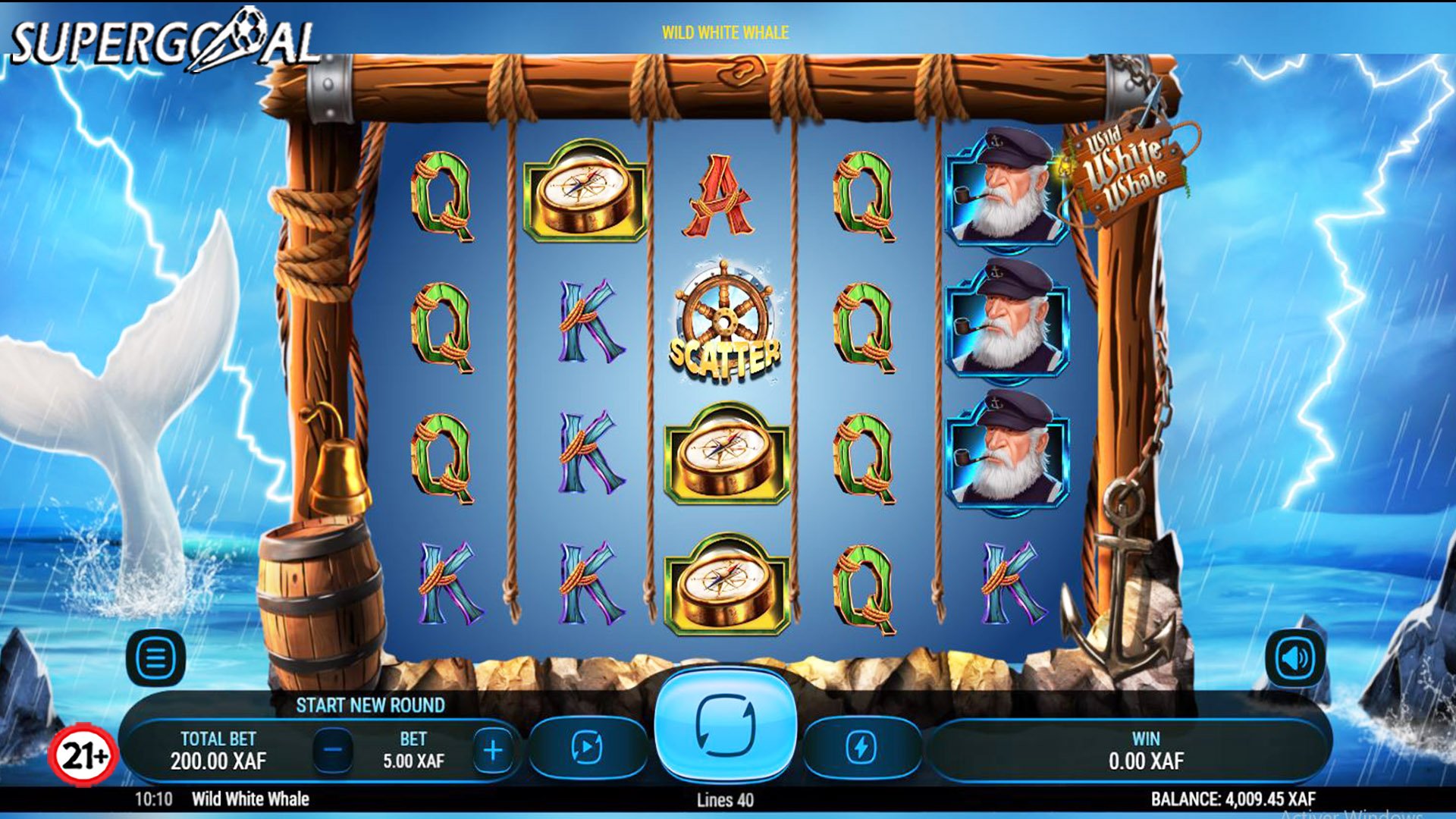This screenshot has width=1456, height=819.
Task: Increase the bet with the plus button
Action: point(493,750)
